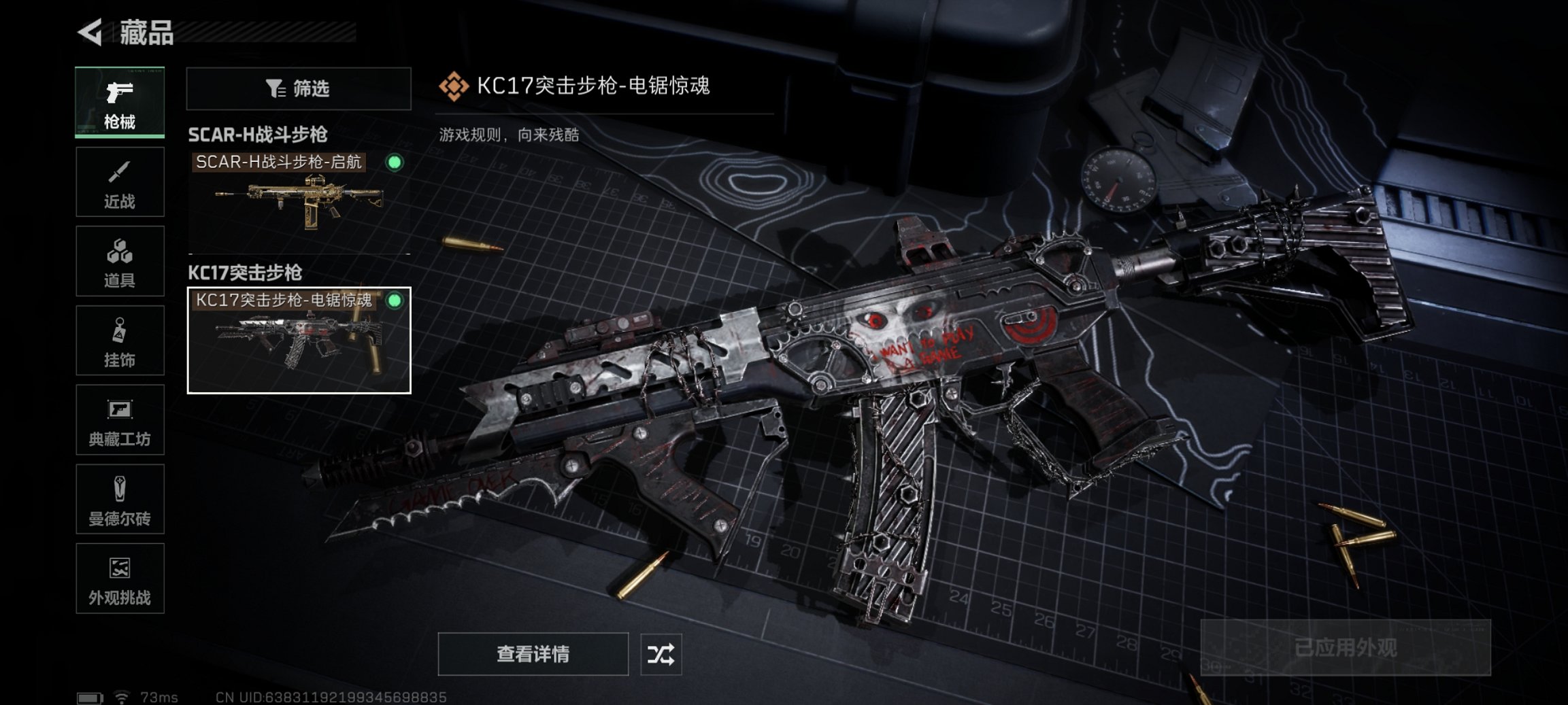Image resolution: width=1568 pixels, height=705 pixels.
Task: Select the 道具 items category icon
Action: (x=120, y=260)
